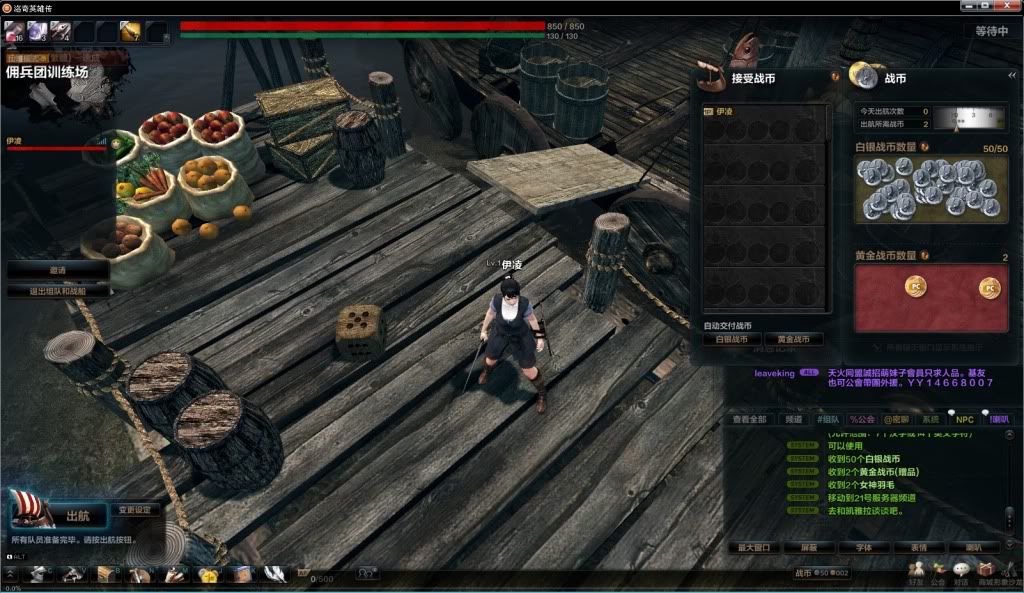This screenshot has height=593, width=1024.
Task: Open the 对话 speech bubble icon
Action: point(961,572)
